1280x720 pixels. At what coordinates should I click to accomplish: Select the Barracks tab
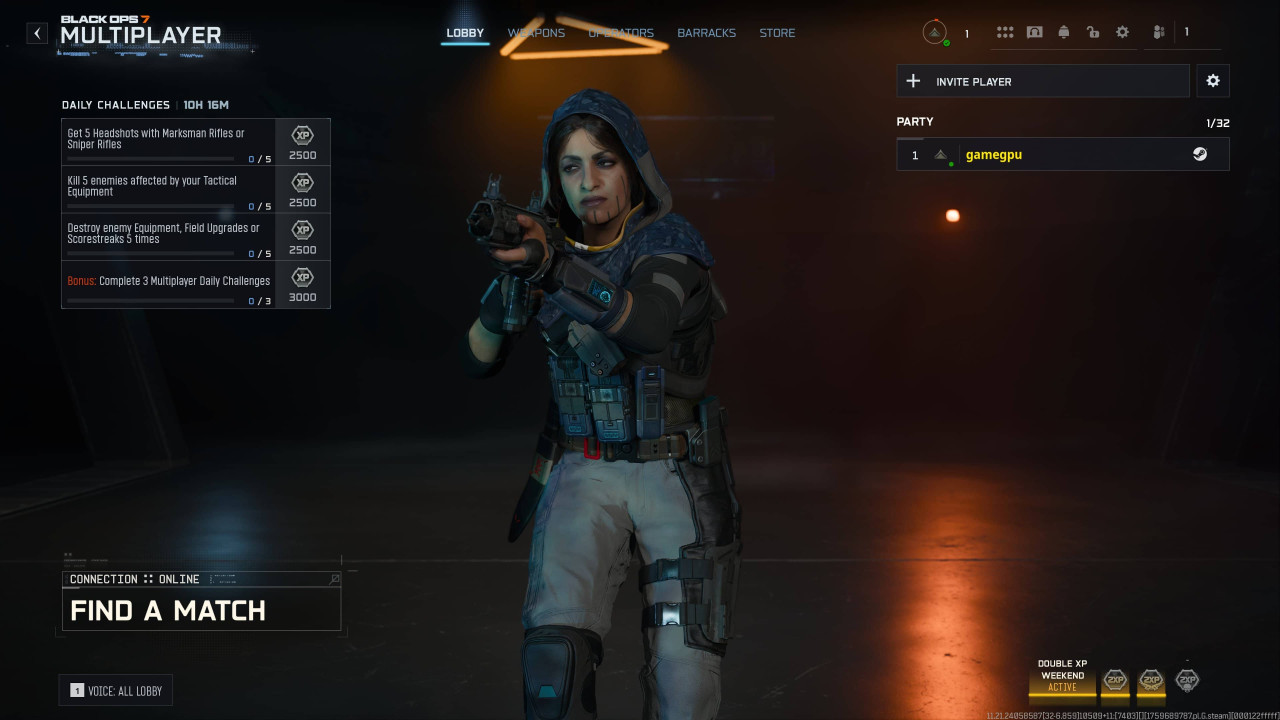(706, 33)
